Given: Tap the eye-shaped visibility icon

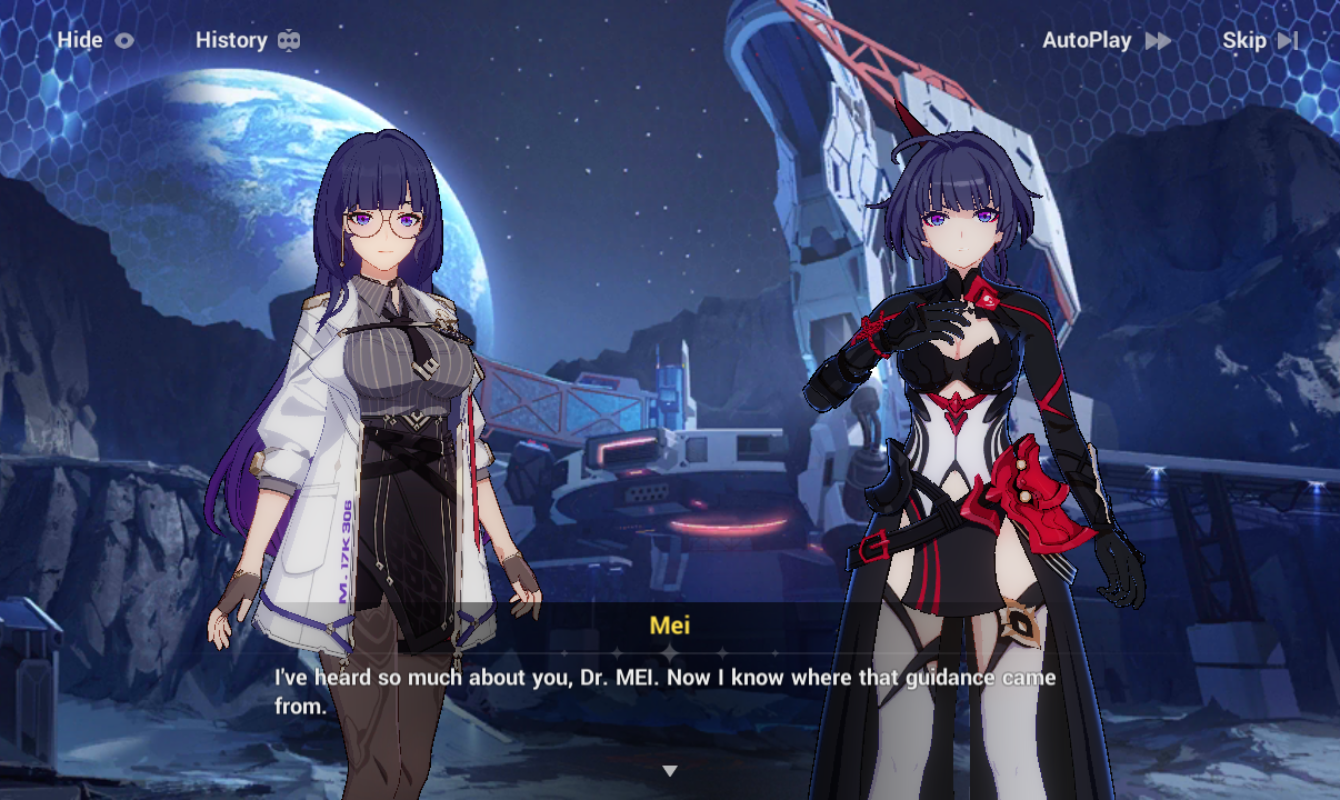Looking at the screenshot, I should click(126, 40).
